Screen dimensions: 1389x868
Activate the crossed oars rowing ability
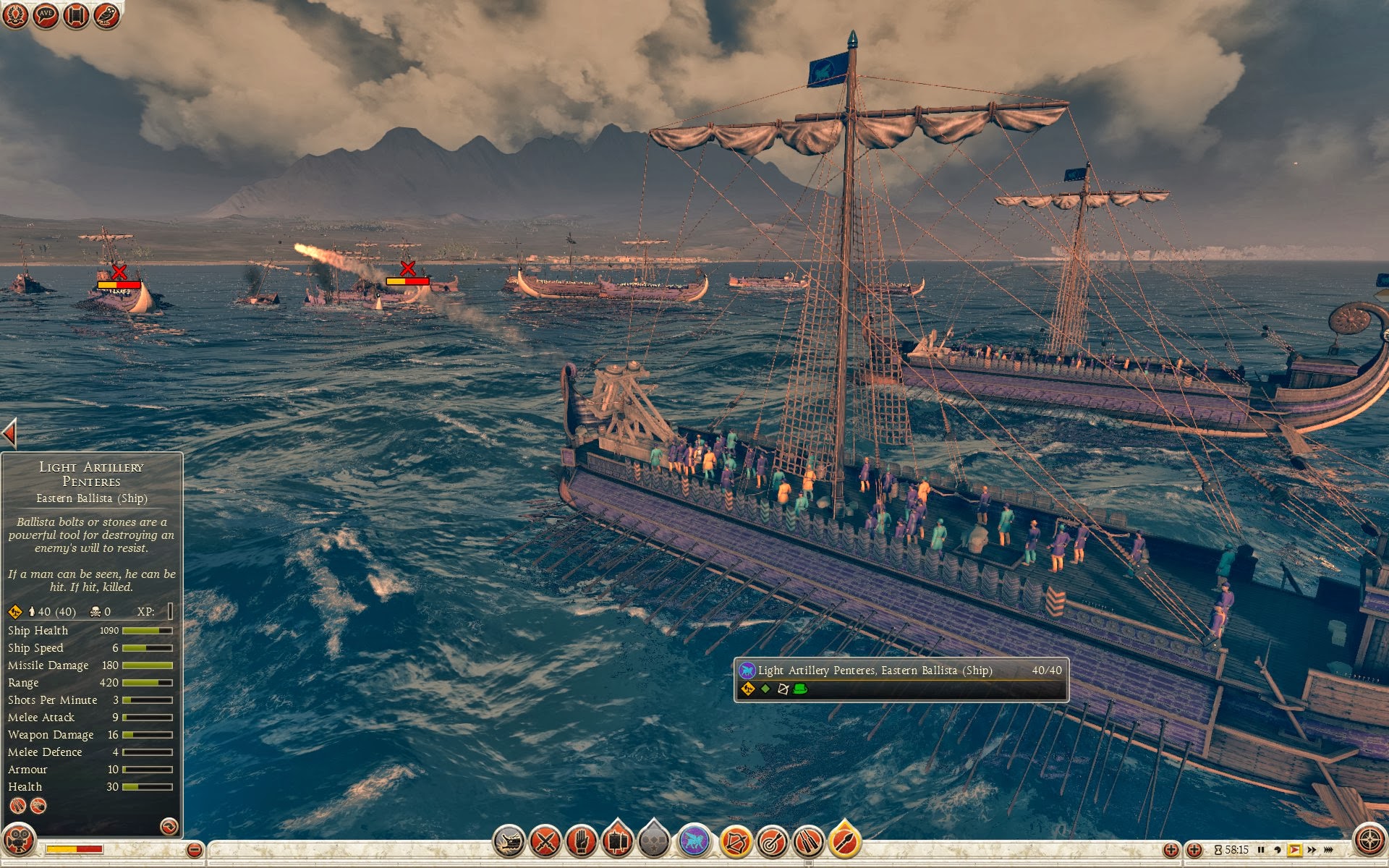[x=808, y=842]
